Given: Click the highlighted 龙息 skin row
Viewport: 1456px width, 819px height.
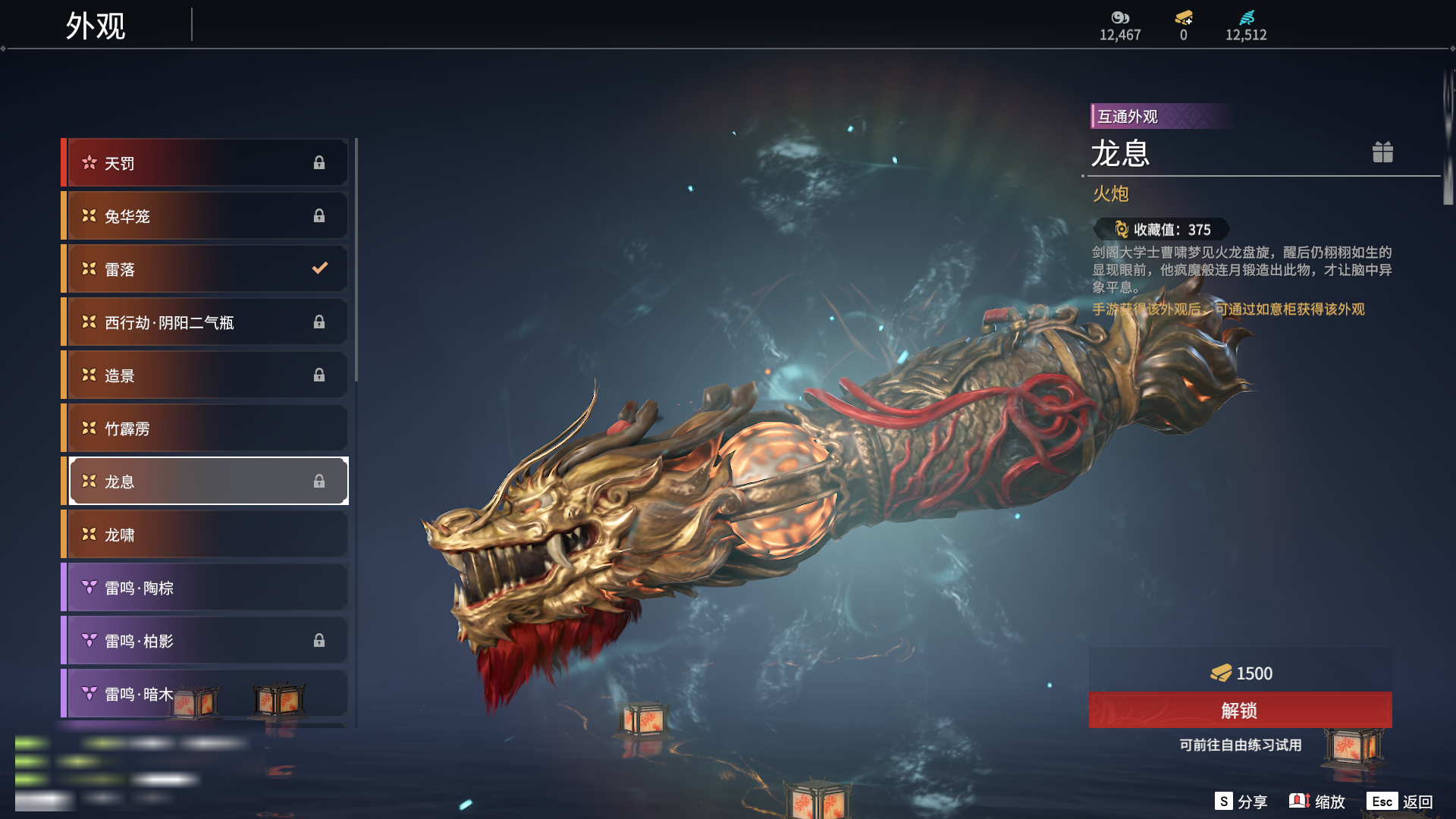Looking at the screenshot, I should tap(205, 482).
